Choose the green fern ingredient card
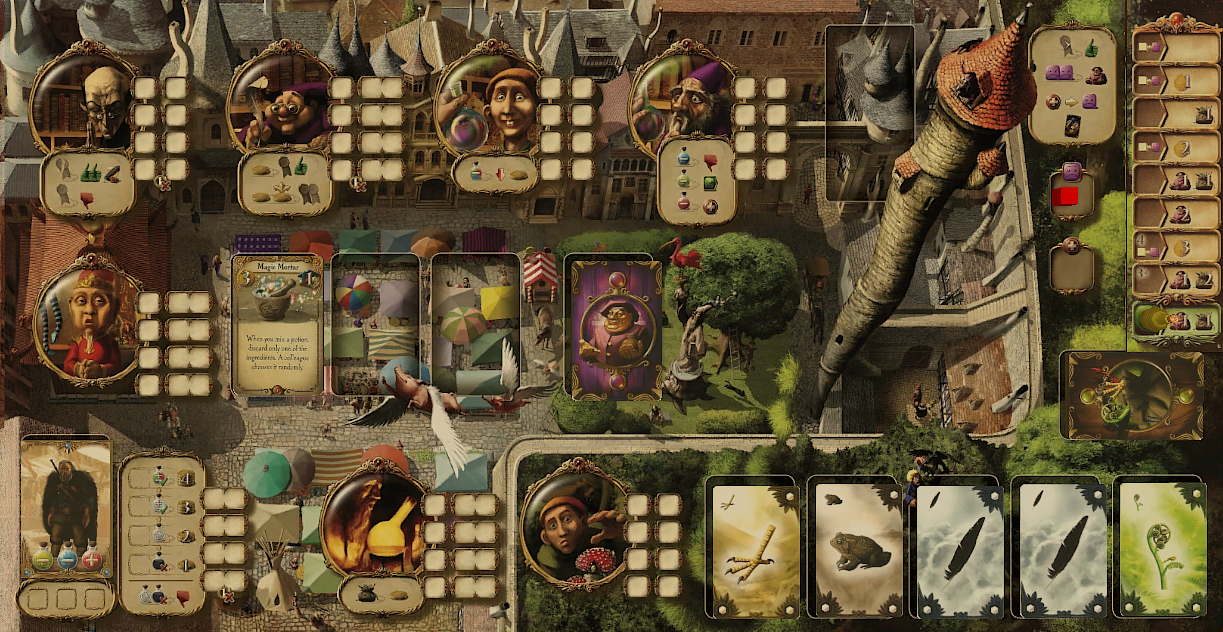 (1160, 546)
